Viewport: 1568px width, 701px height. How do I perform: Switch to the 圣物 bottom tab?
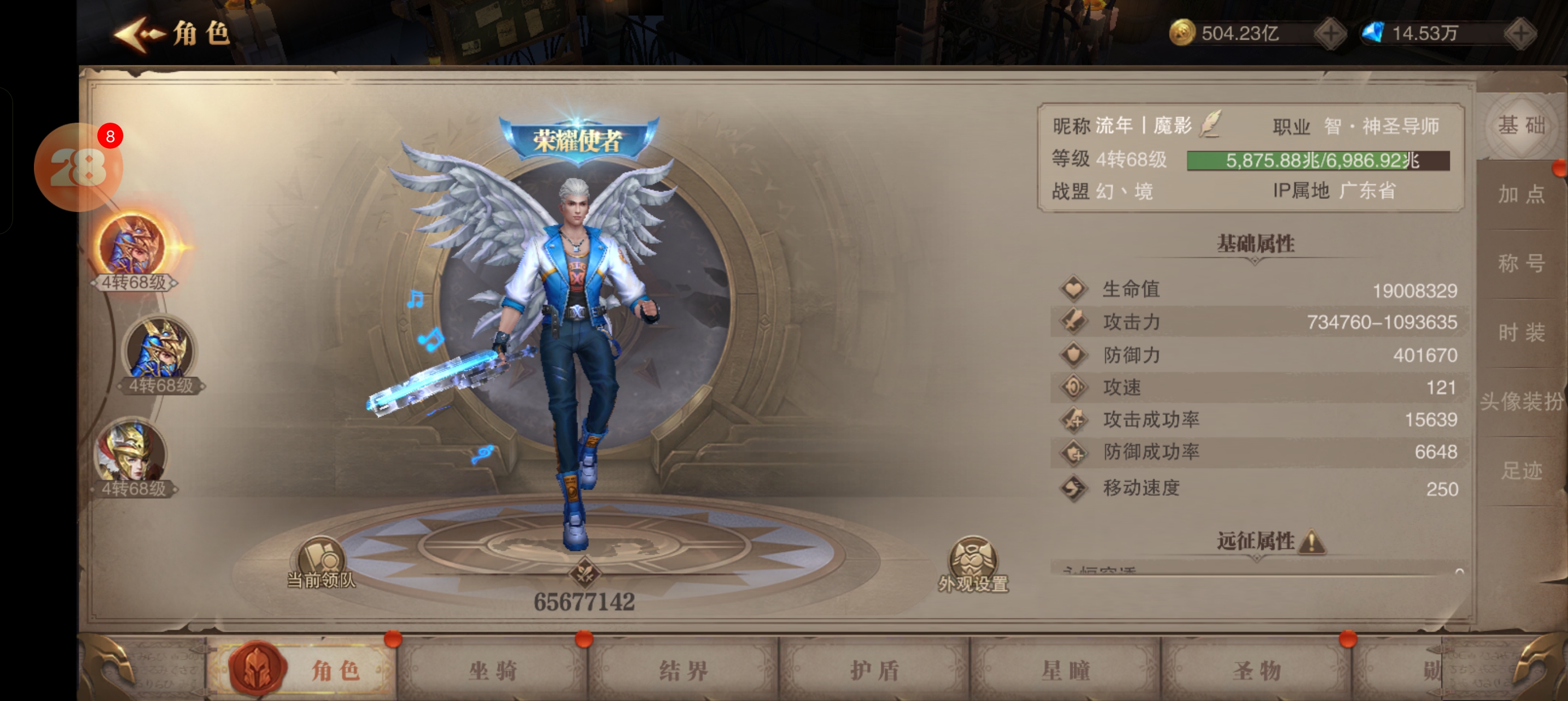[1256, 670]
